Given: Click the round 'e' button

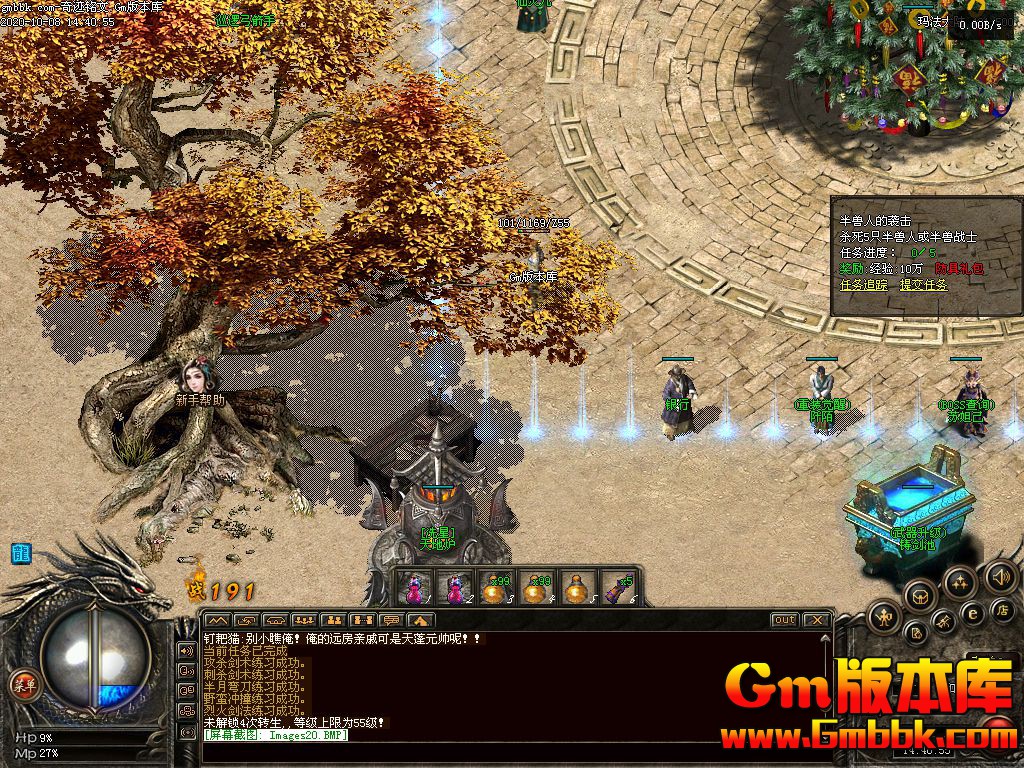Looking at the screenshot, I should (971, 613).
